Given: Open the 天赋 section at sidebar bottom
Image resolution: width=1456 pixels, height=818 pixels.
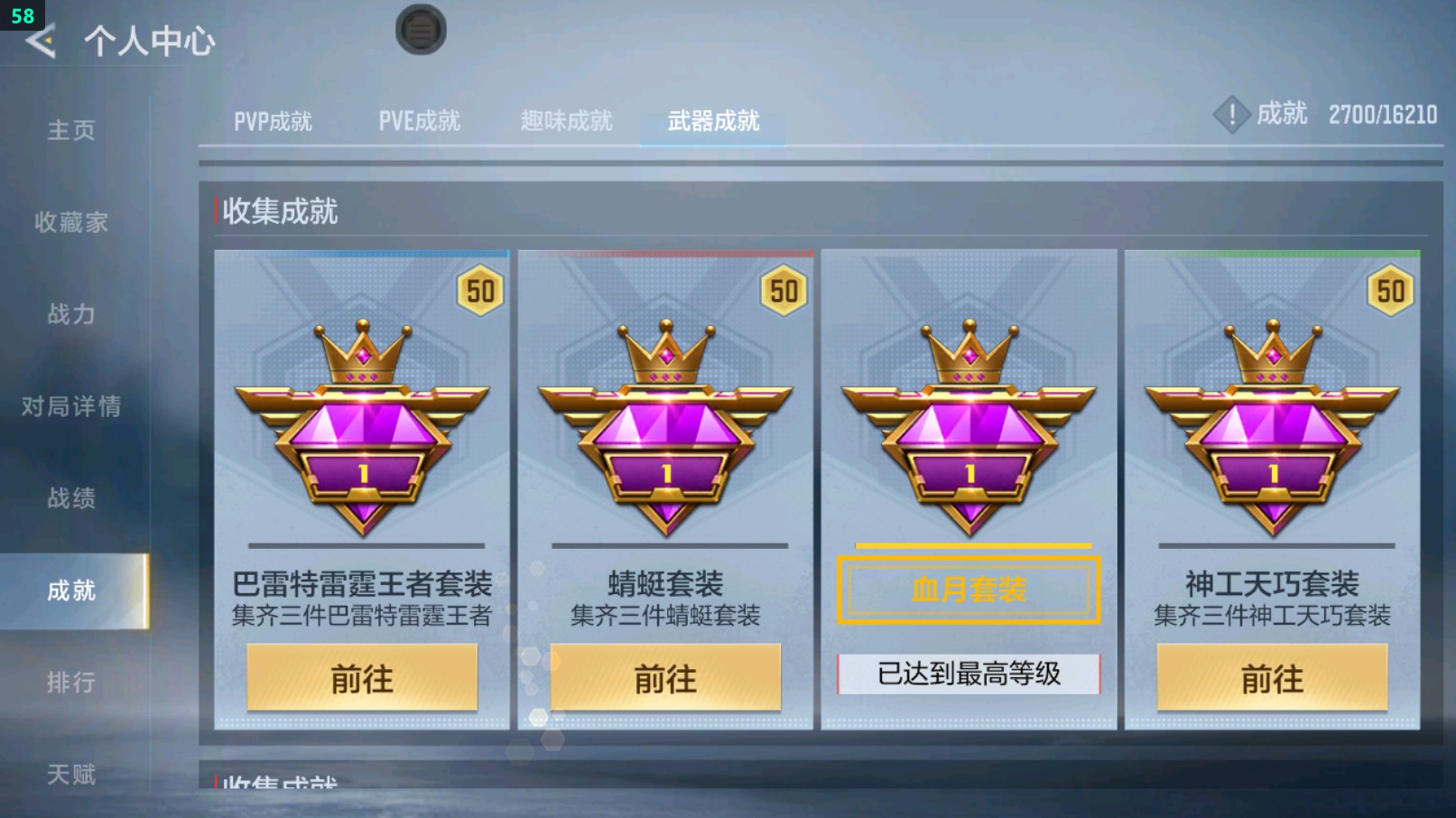Looking at the screenshot, I should pos(72,775).
